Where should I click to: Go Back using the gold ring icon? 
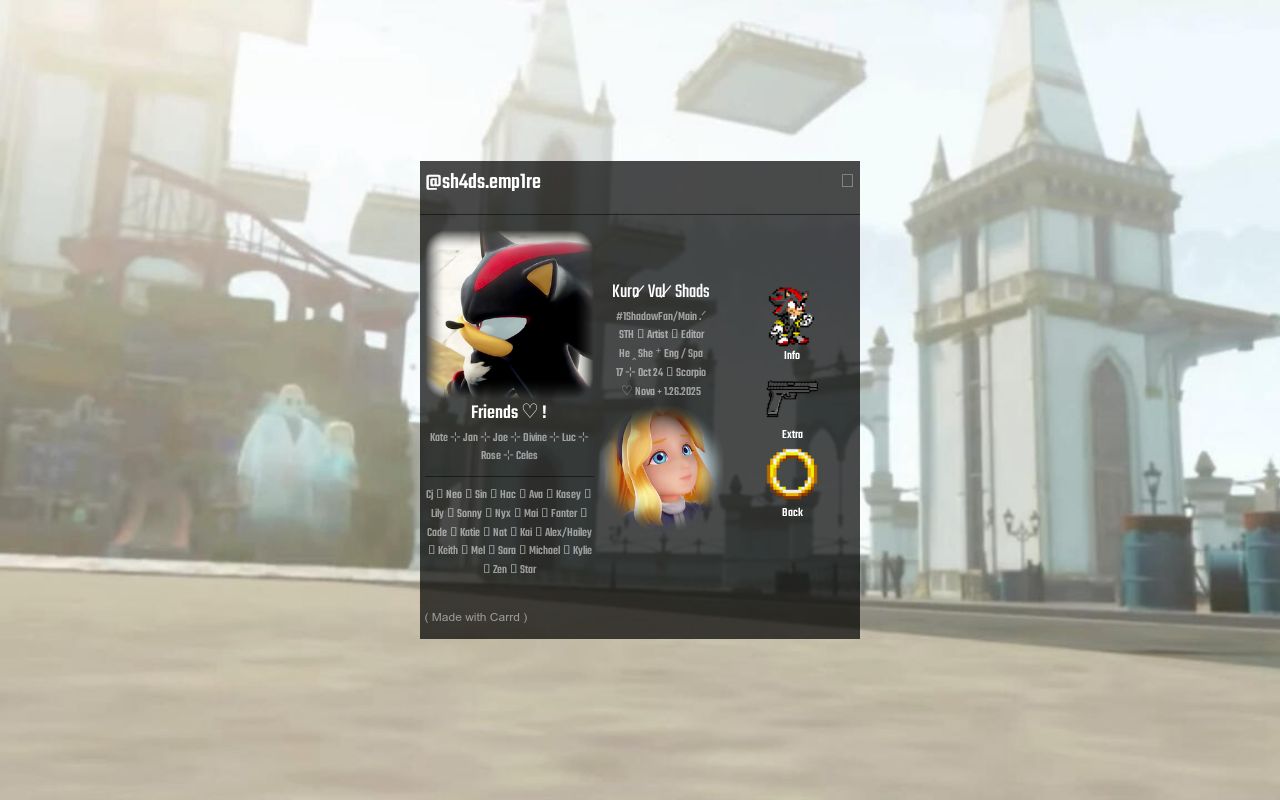[x=792, y=474]
